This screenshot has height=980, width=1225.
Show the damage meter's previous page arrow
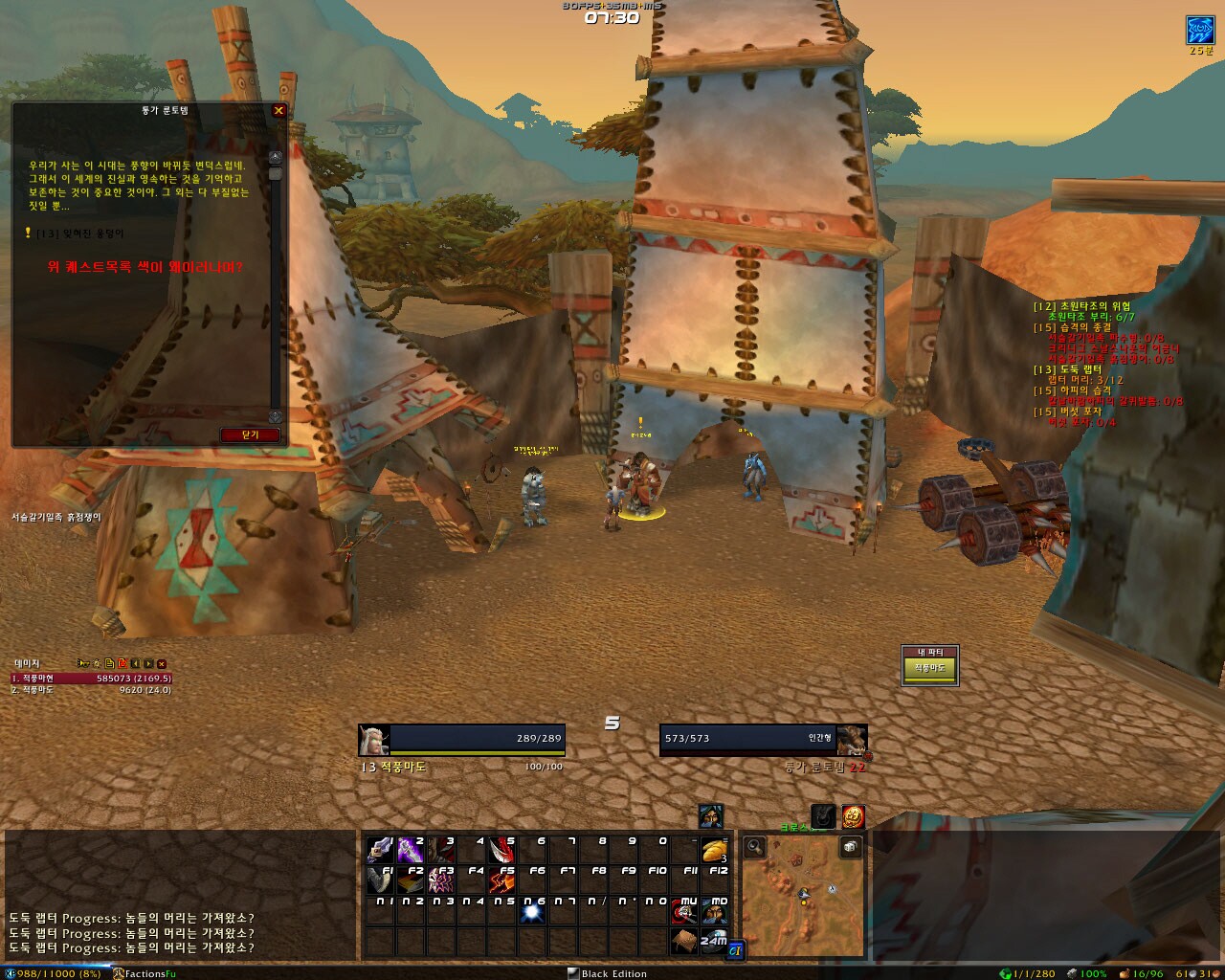click(x=136, y=663)
